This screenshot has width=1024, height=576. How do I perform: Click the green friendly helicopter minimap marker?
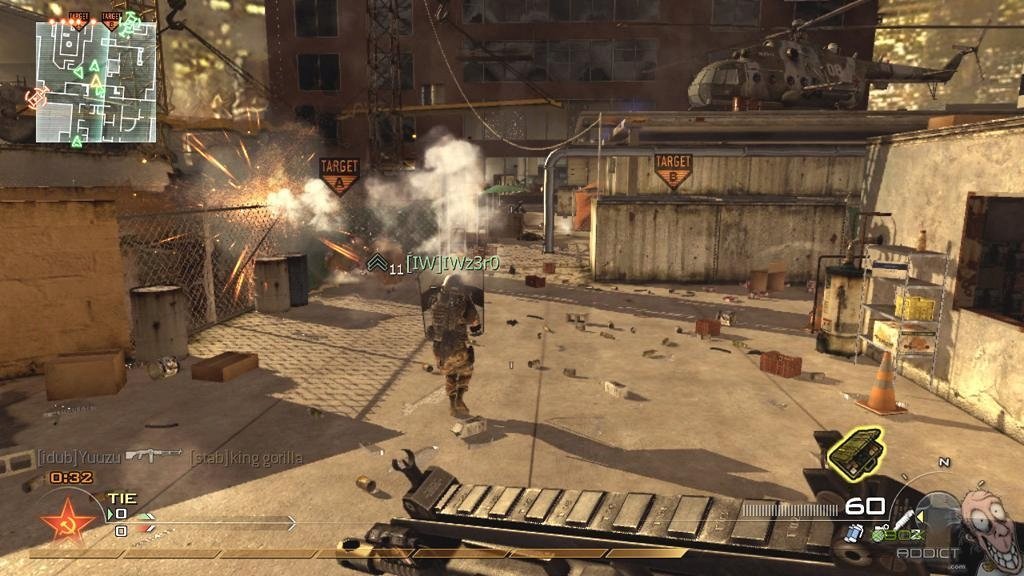(x=129, y=24)
